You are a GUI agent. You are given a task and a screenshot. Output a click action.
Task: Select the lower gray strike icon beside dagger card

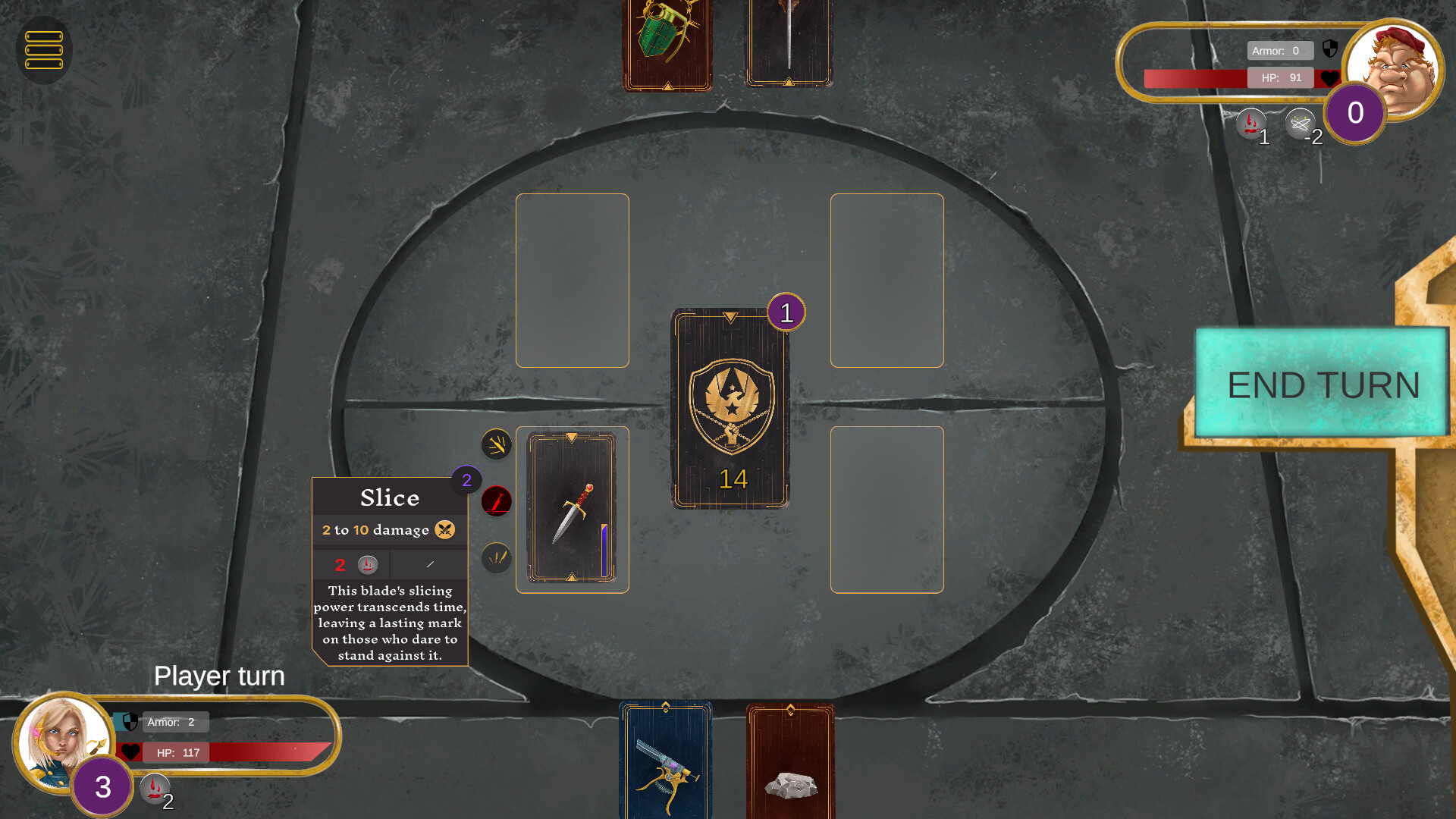point(497,559)
